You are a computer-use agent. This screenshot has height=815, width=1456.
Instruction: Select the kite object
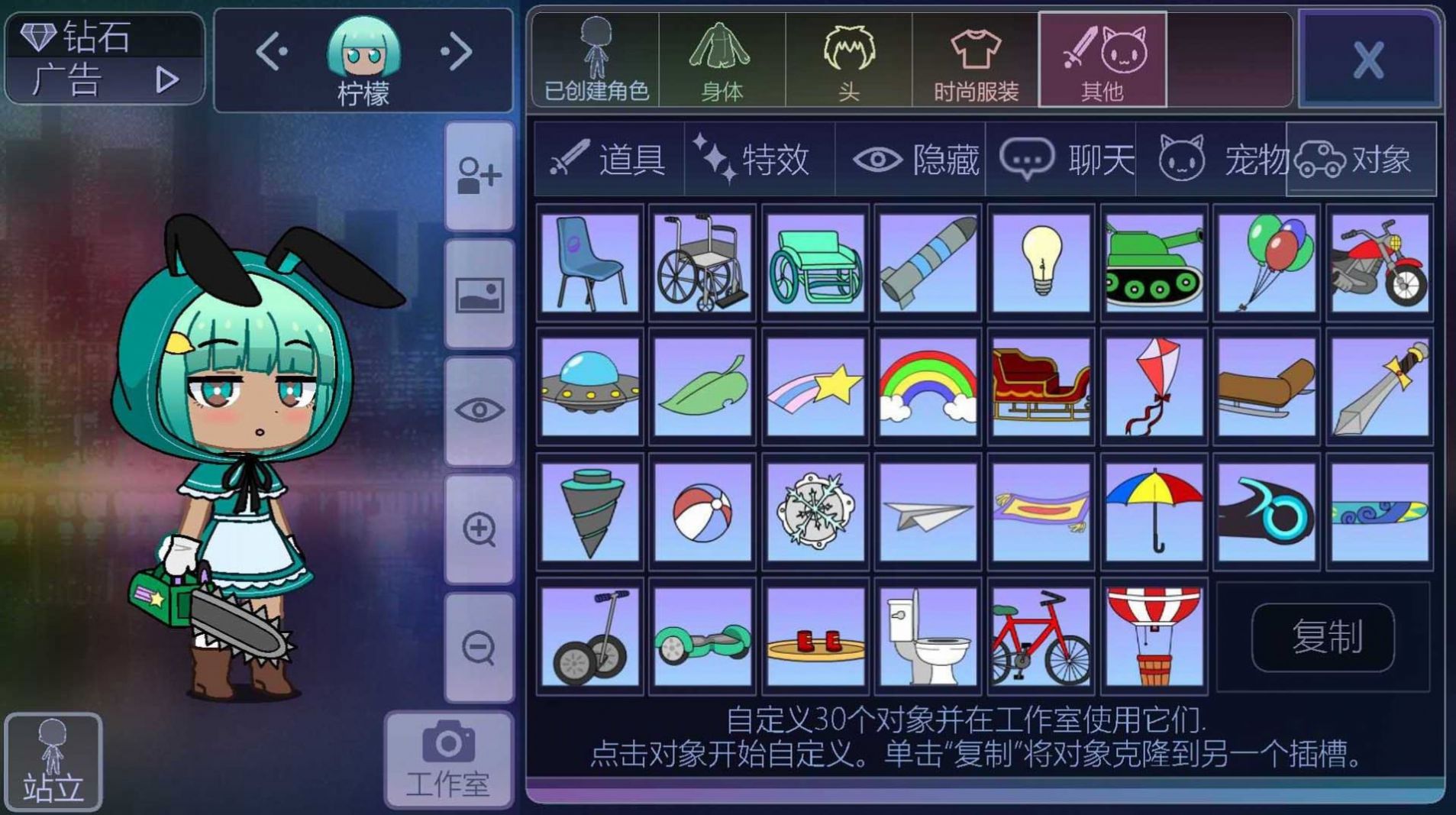(1152, 386)
